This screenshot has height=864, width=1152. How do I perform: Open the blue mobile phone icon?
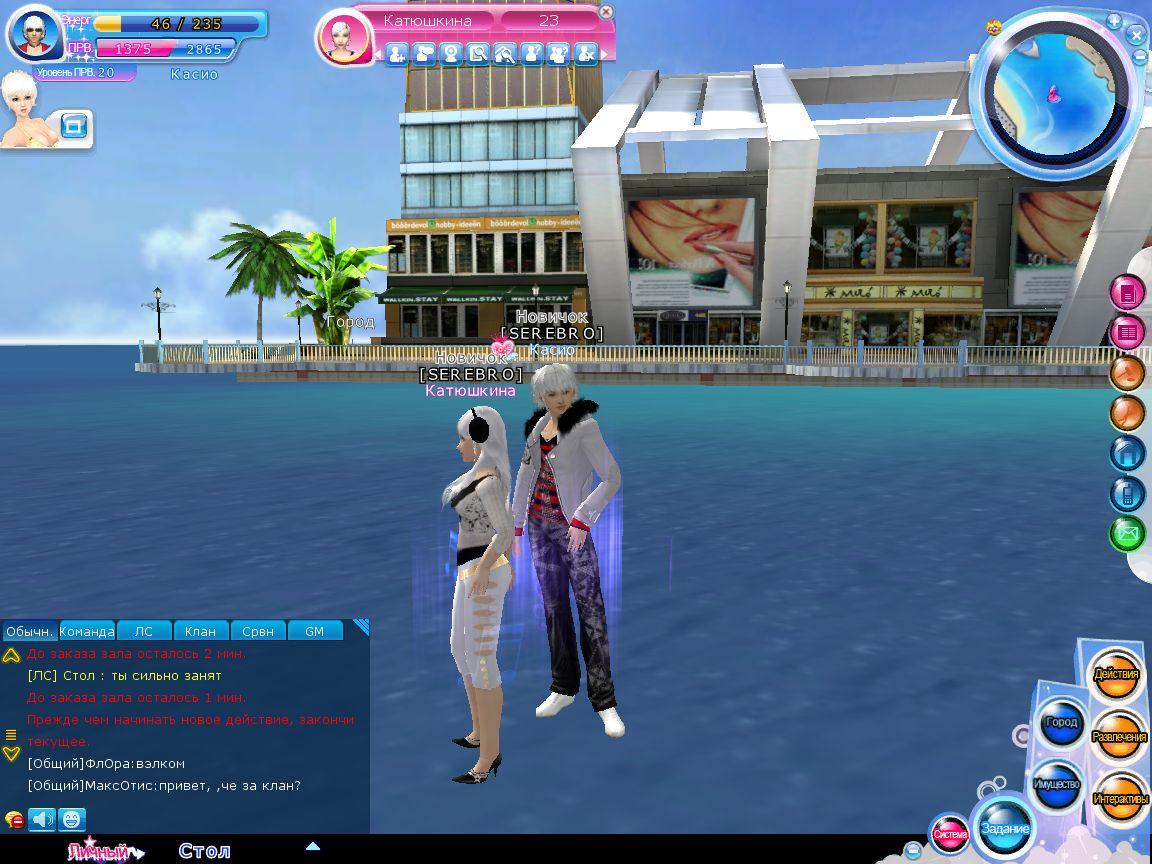(x=1128, y=493)
